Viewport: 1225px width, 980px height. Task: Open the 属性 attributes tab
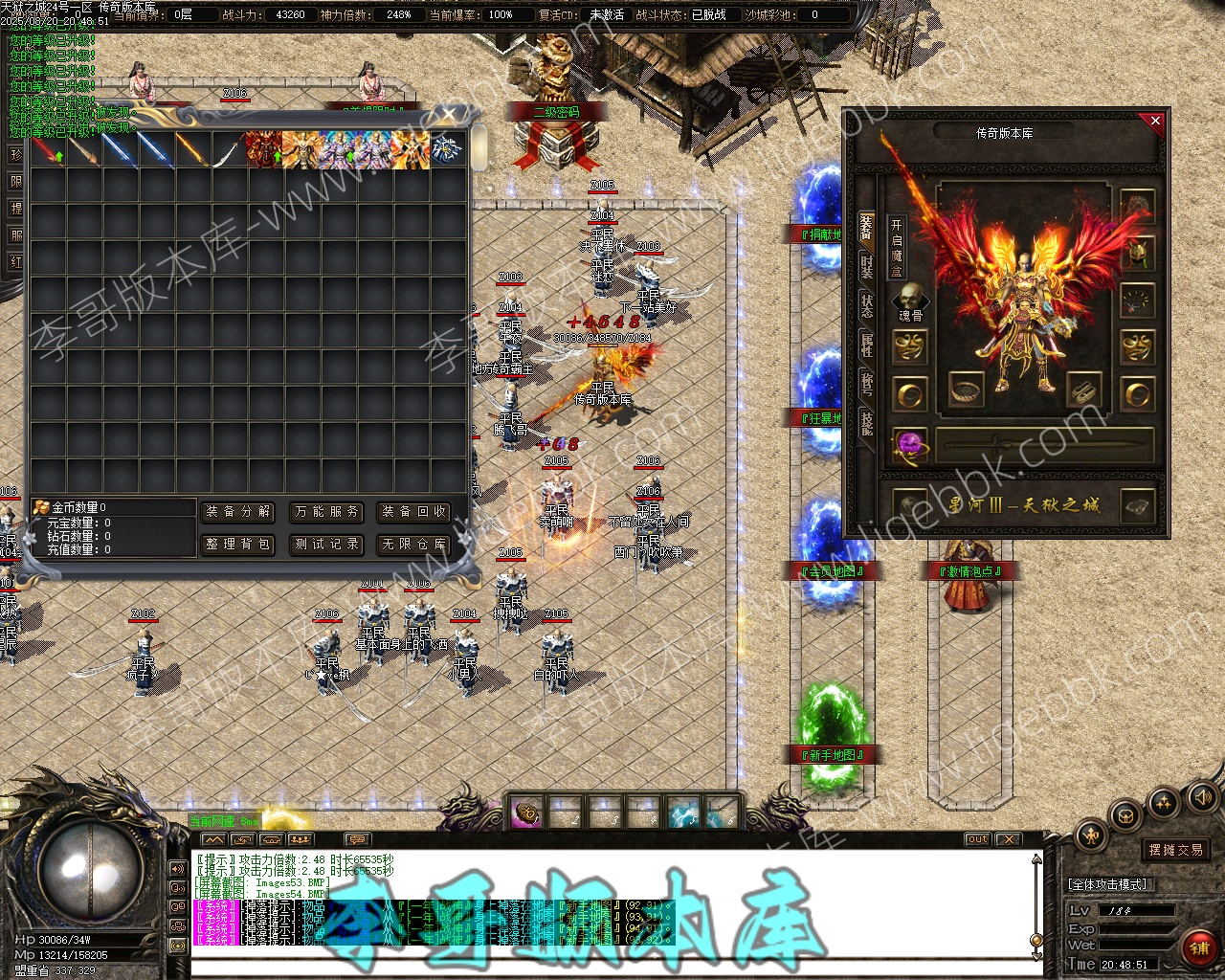(866, 345)
